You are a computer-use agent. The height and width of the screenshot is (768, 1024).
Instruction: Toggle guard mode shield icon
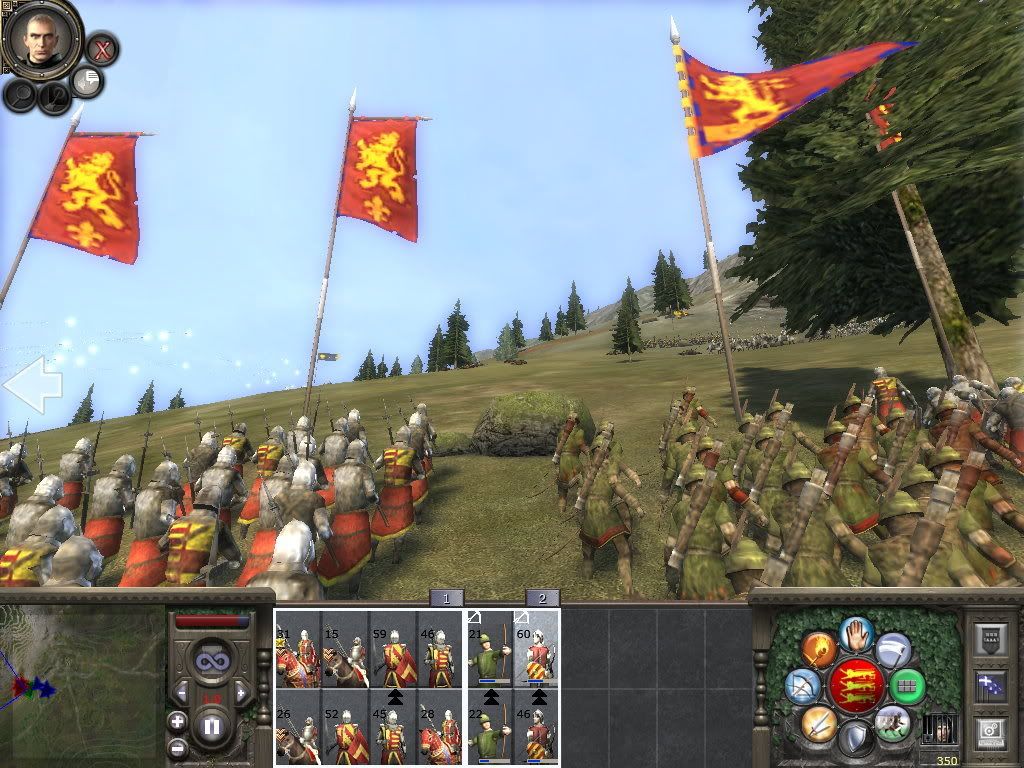[856, 739]
